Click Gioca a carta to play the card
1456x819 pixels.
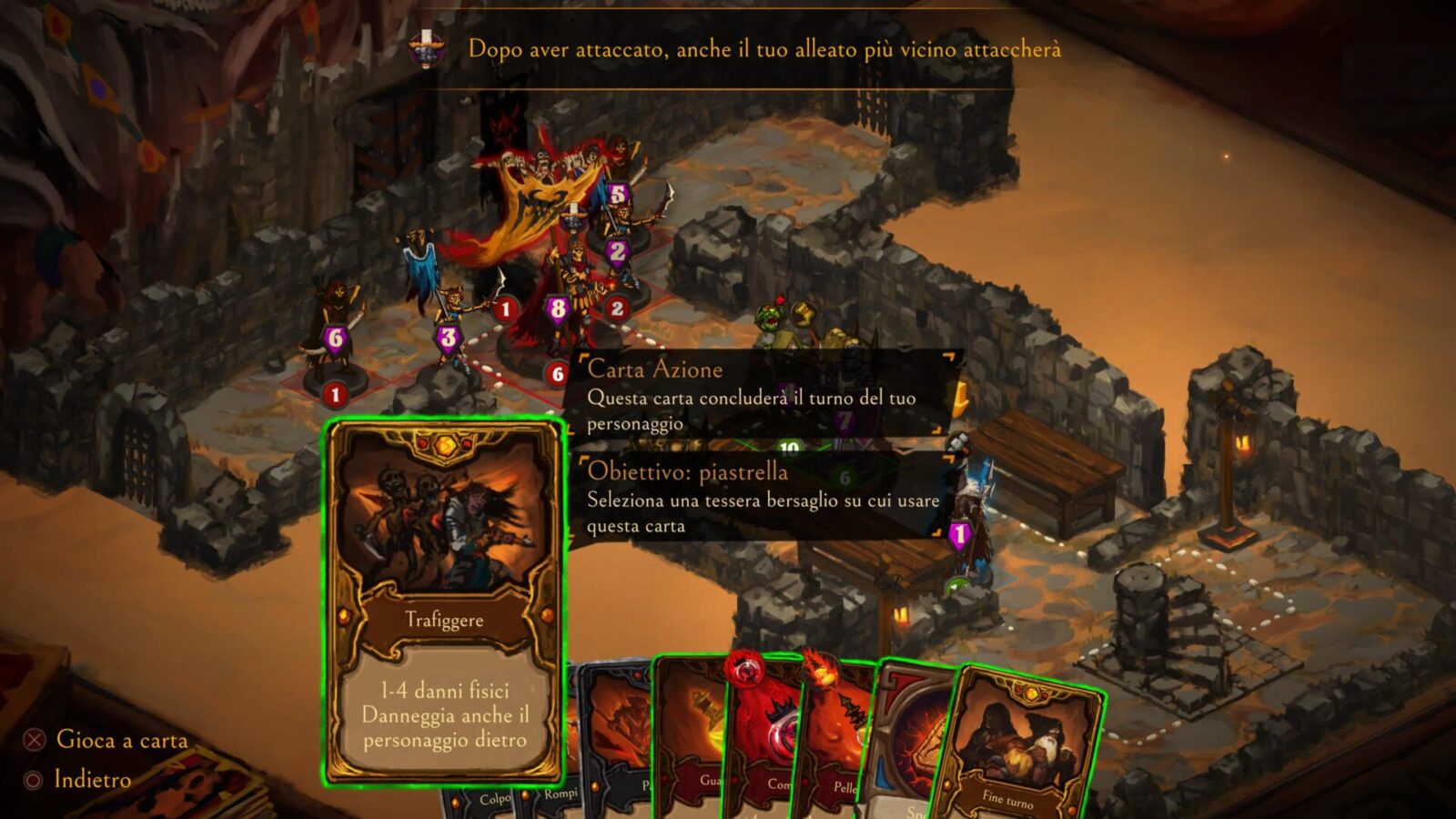123,741
